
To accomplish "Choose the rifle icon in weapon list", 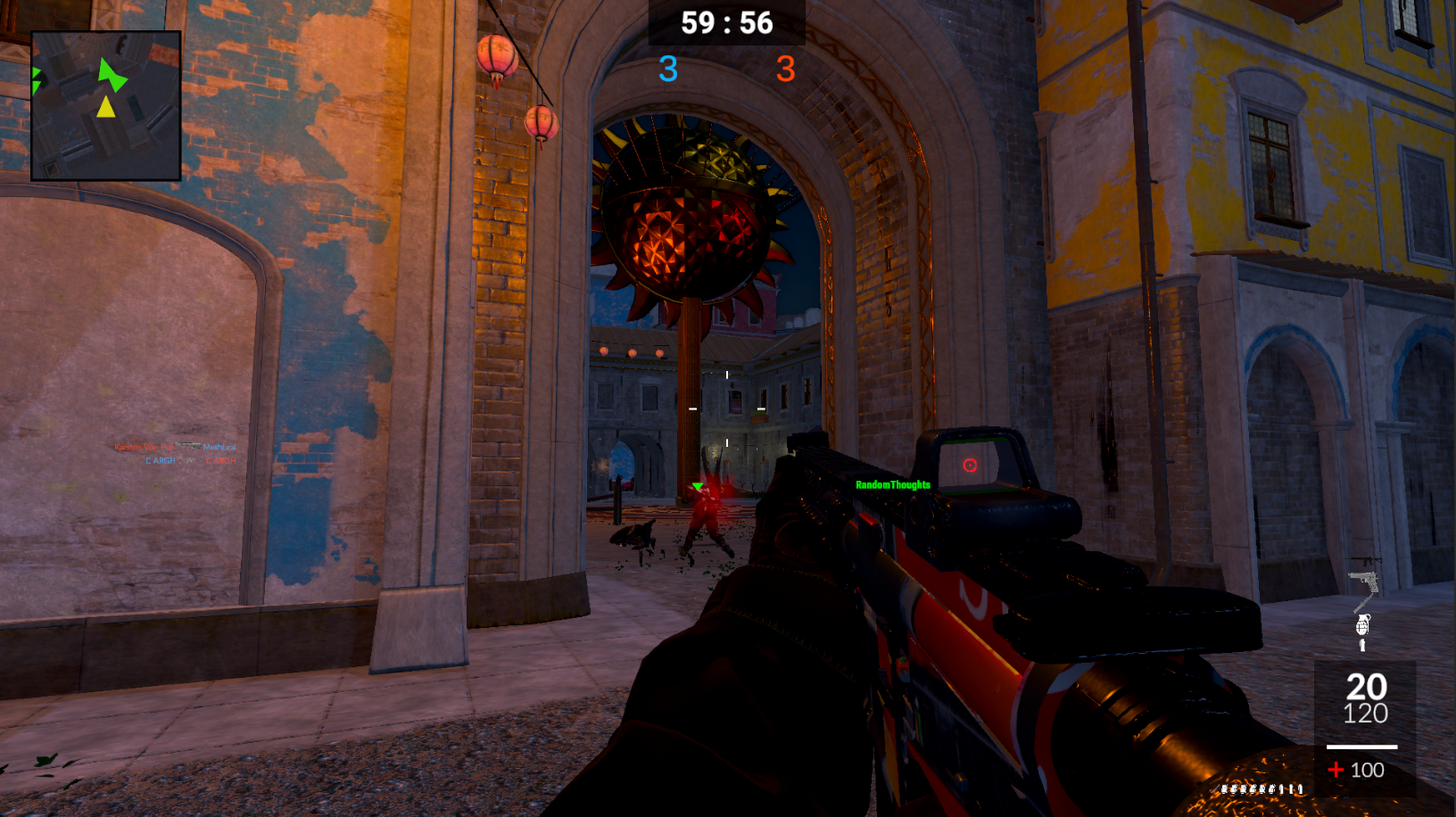I will point(1365,561).
